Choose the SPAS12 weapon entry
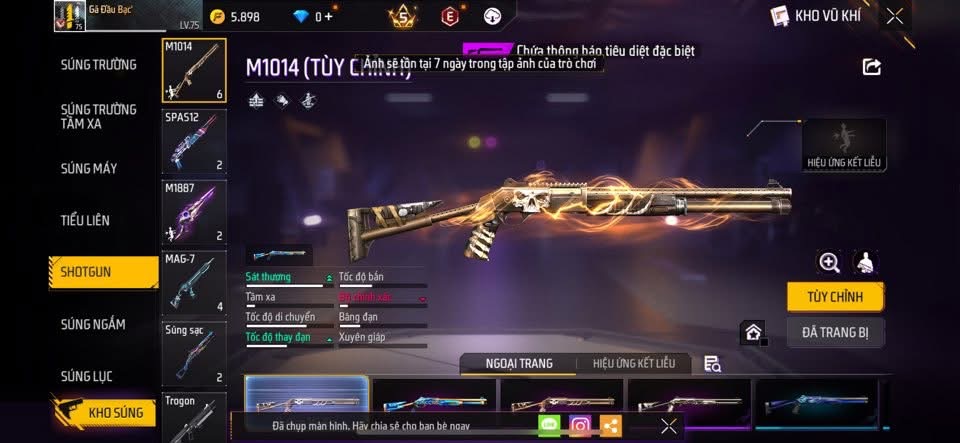 (194, 141)
